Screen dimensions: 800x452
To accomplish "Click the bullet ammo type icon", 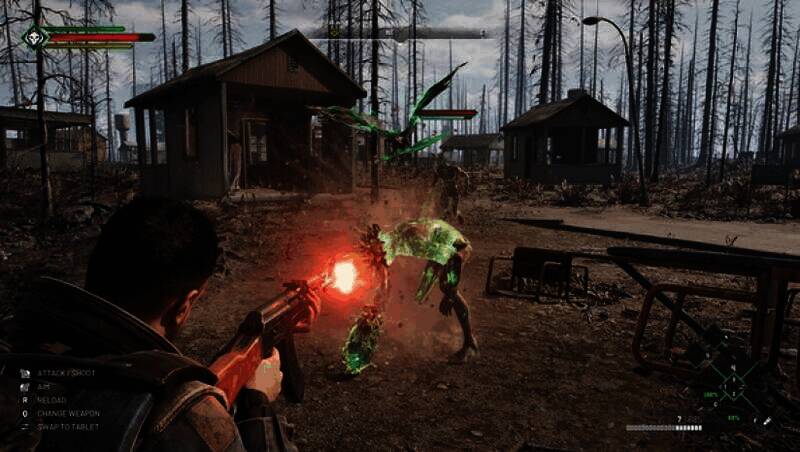I will tap(767, 421).
